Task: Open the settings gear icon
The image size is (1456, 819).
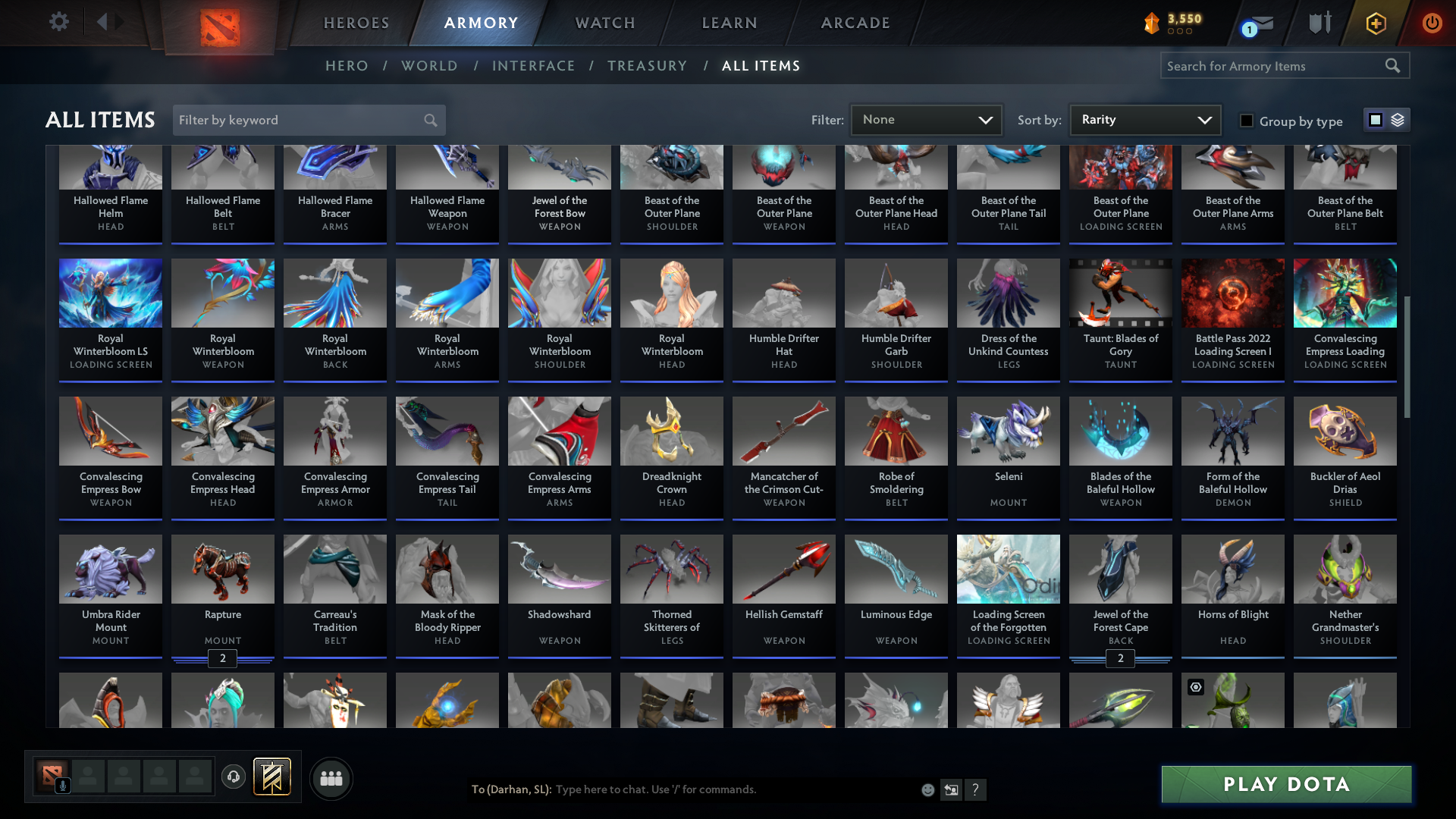Action: coord(58,22)
